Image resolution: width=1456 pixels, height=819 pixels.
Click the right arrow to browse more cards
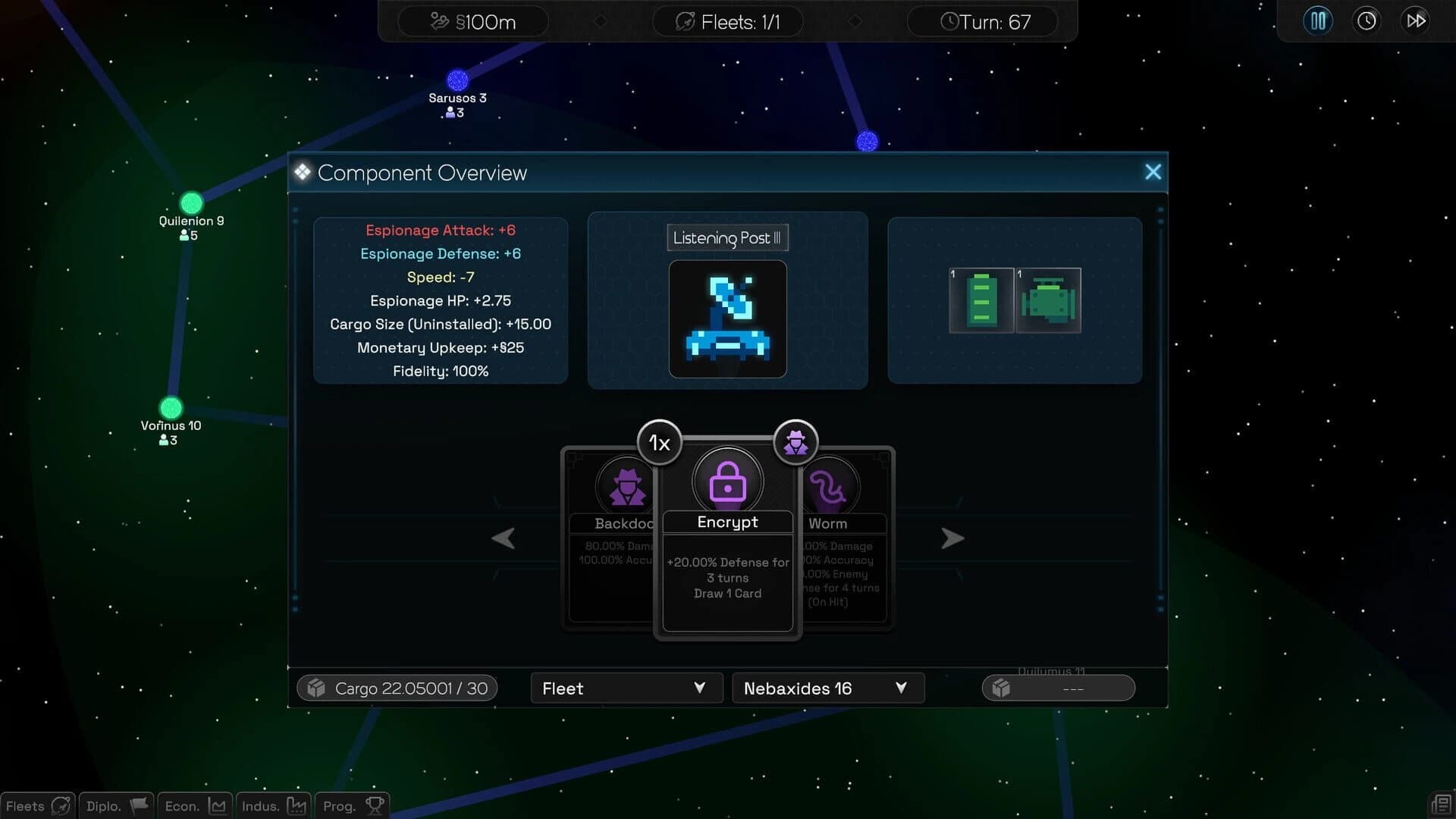click(x=953, y=538)
